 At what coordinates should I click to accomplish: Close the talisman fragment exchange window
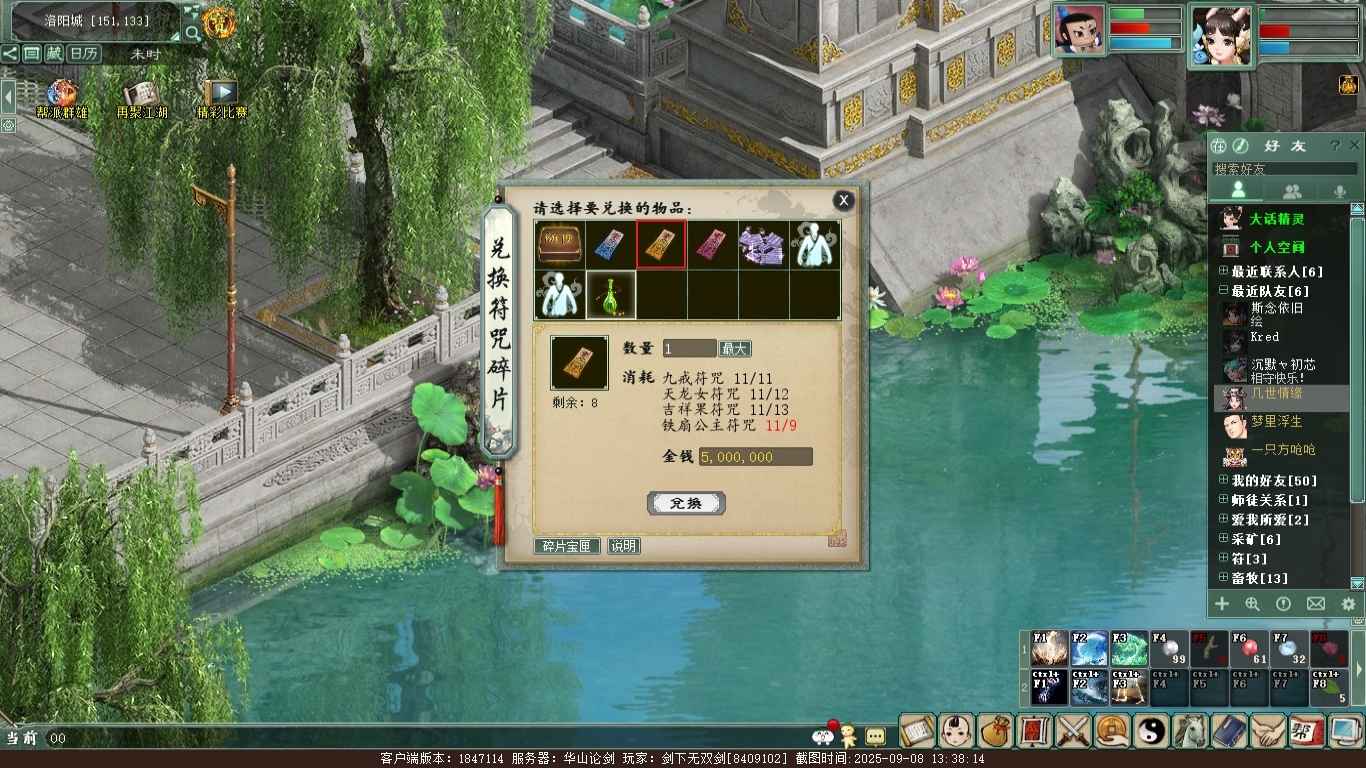[x=844, y=201]
